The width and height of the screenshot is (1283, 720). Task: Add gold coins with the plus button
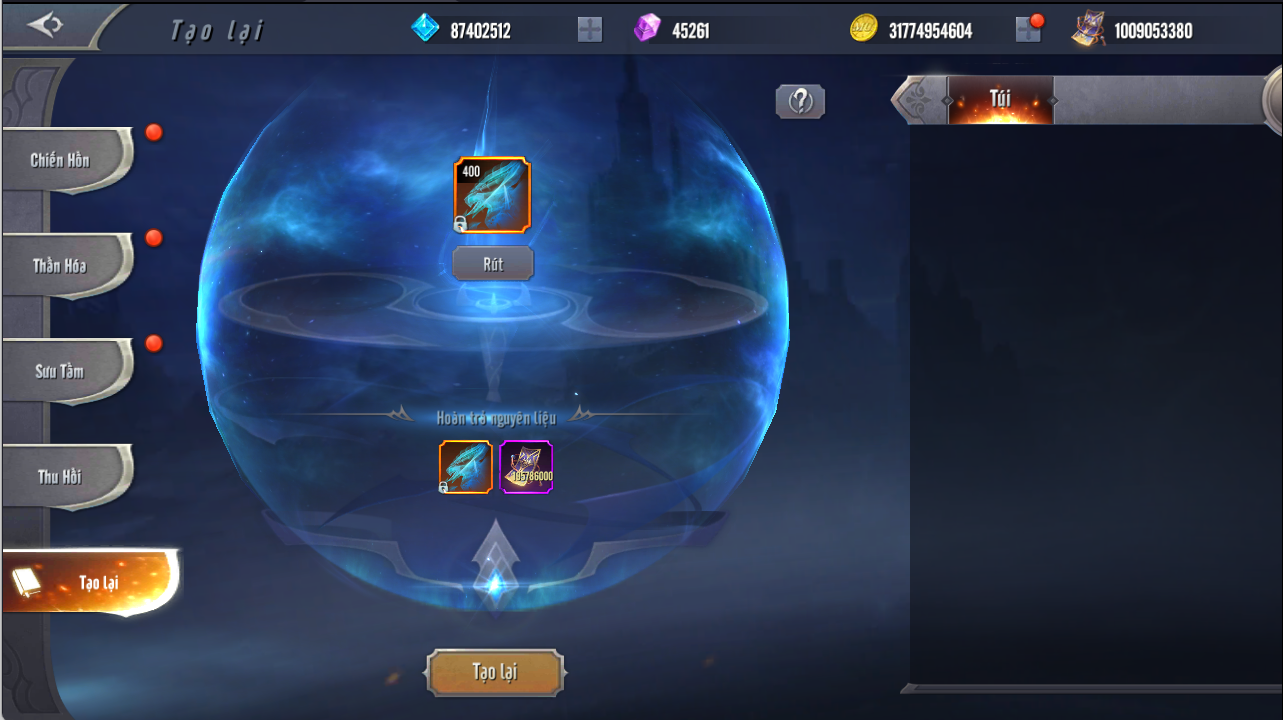[1028, 30]
